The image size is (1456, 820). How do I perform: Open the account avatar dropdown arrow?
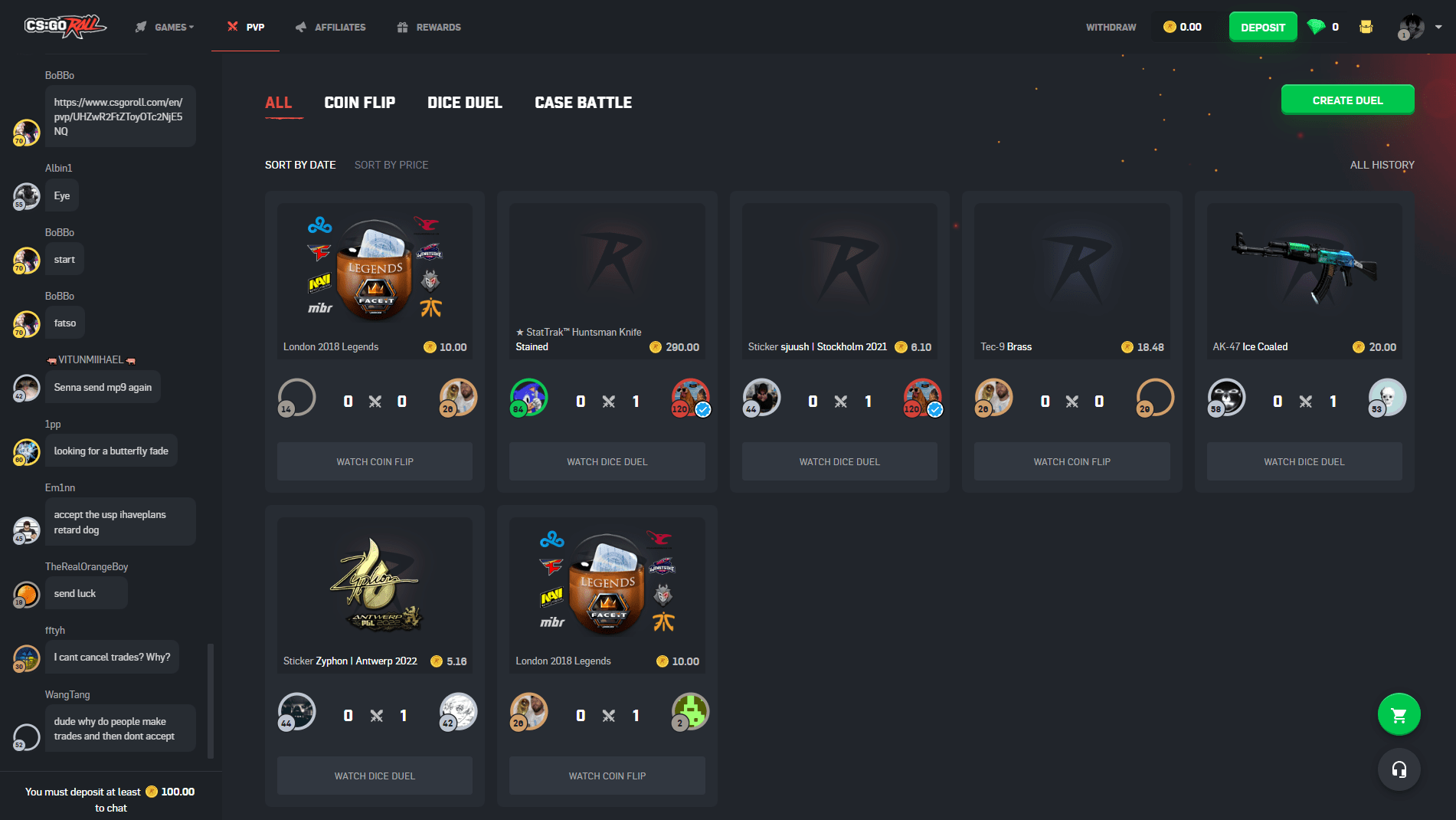[1438, 28]
